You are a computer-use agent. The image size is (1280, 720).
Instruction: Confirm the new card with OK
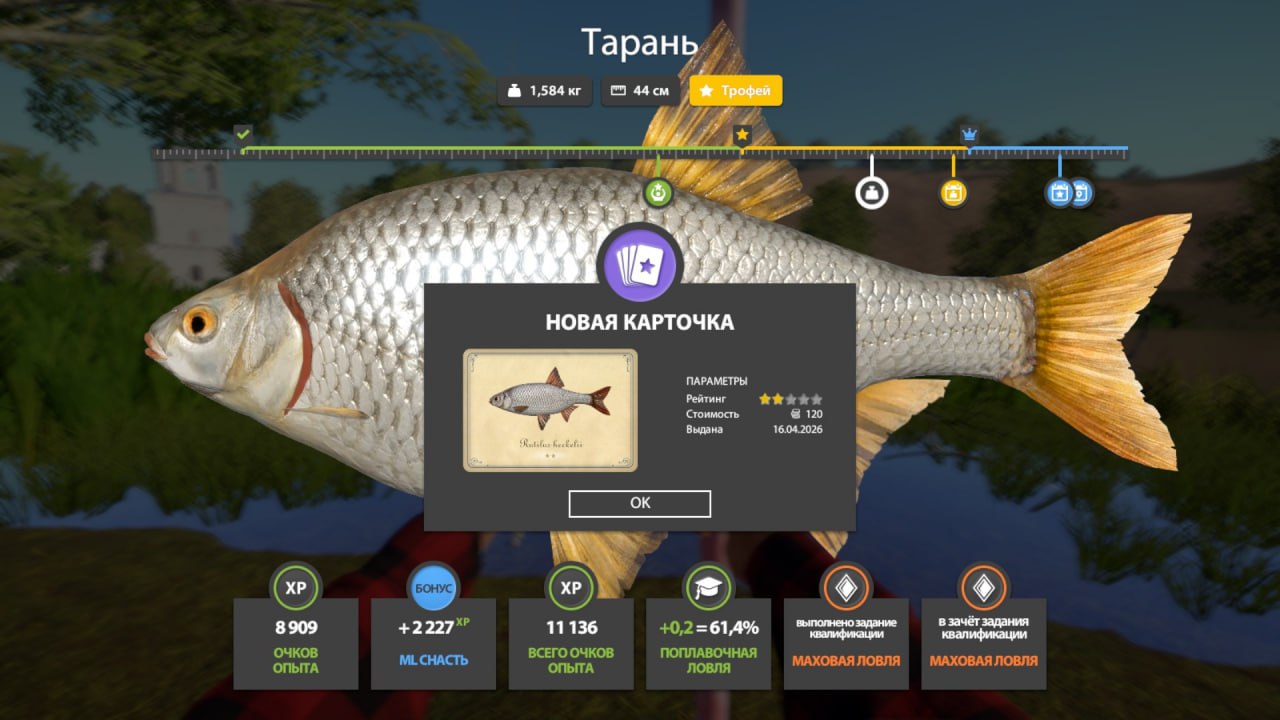(640, 503)
